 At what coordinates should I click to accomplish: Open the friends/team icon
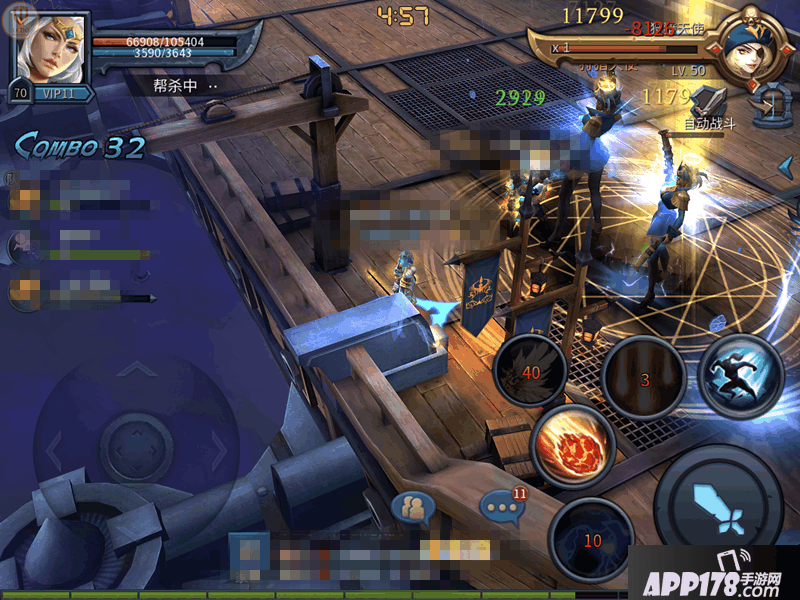click(413, 509)
